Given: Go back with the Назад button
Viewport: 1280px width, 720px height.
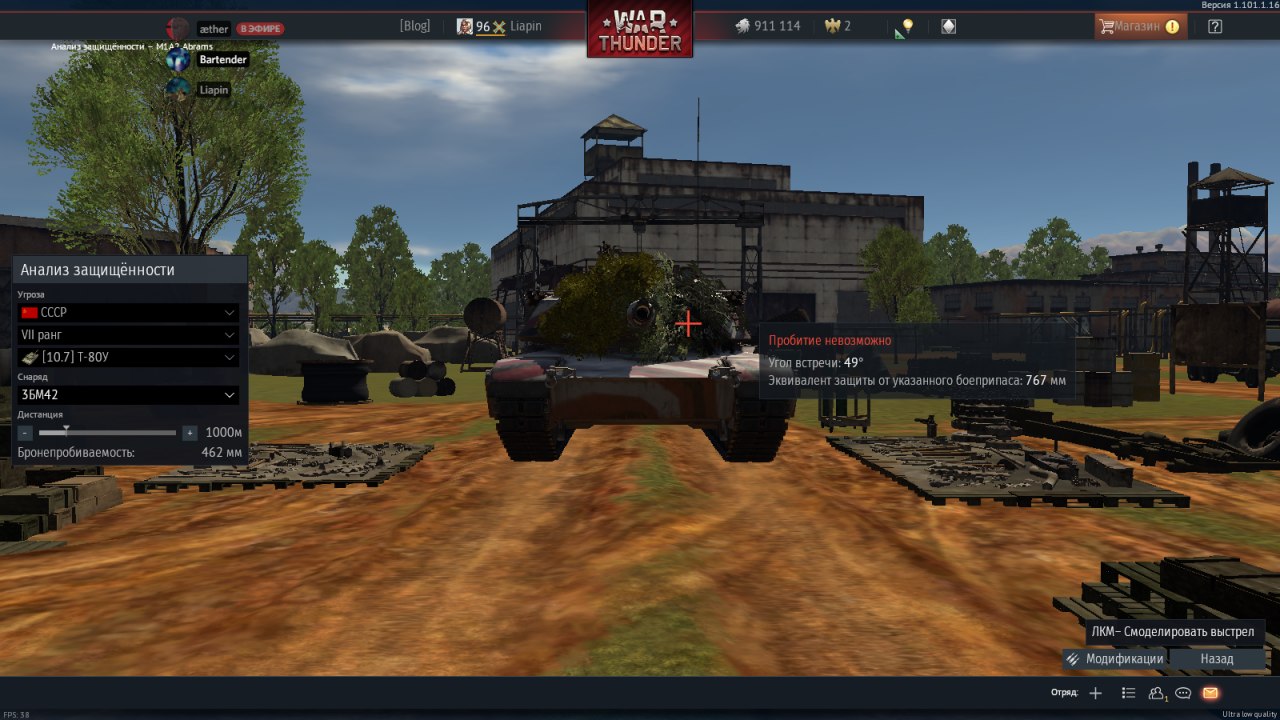Looking at the screenshot, I should click(x=1217, y=659).
